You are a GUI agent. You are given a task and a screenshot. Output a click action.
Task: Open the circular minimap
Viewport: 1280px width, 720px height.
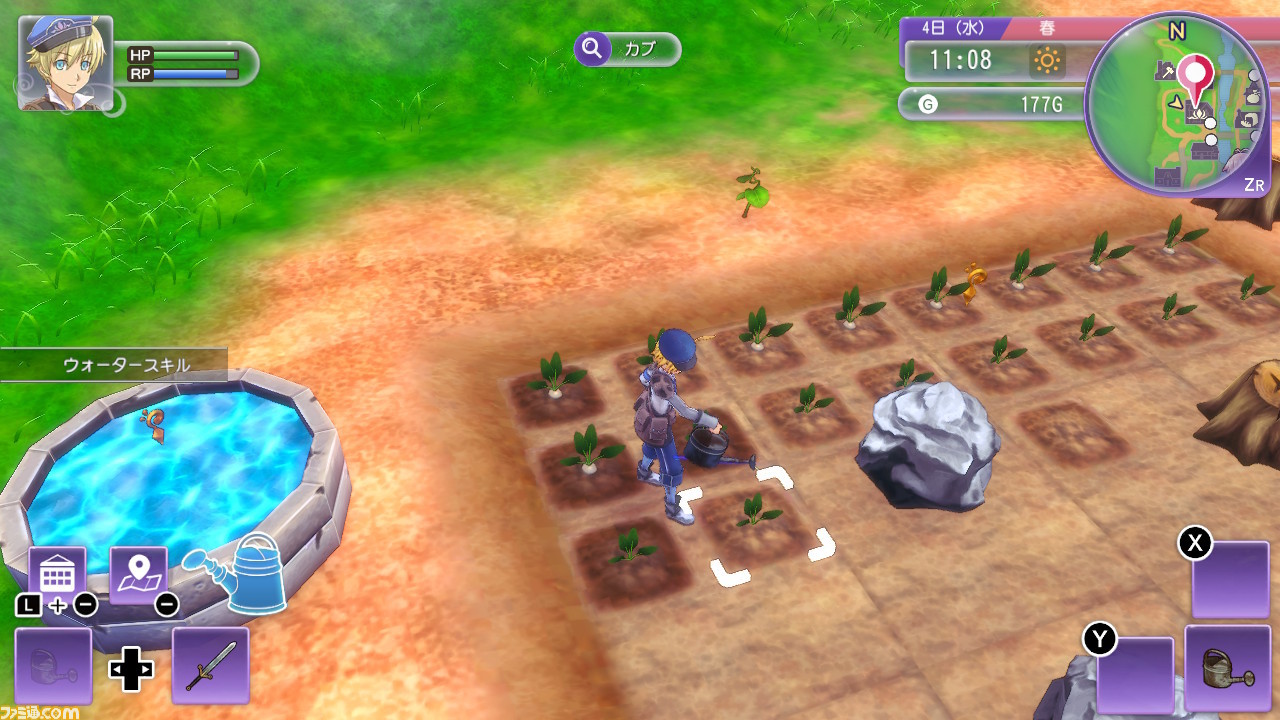[x=1177, y=105]
